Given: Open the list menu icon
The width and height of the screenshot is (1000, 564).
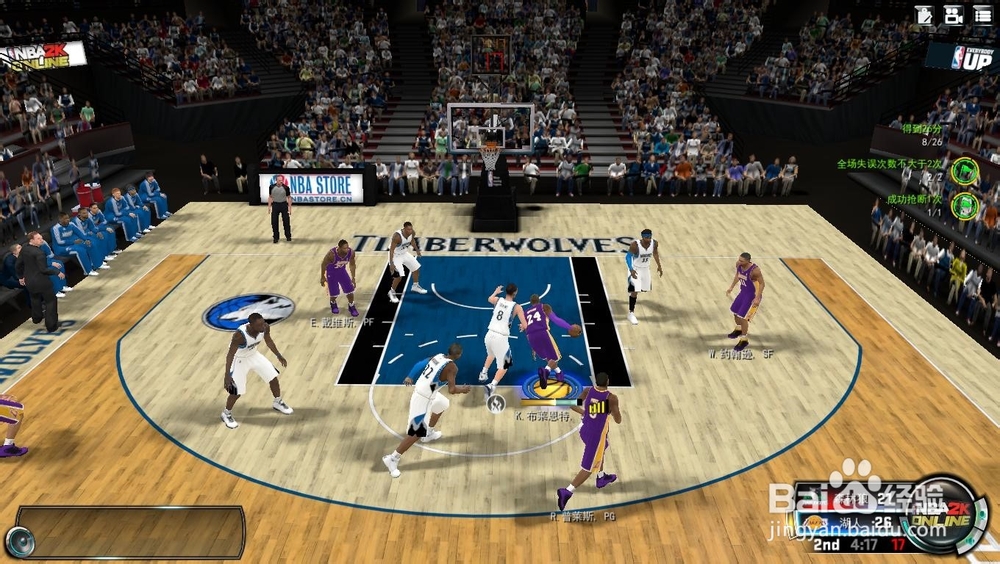Looking at the screenshot, I should coord(982,15).
